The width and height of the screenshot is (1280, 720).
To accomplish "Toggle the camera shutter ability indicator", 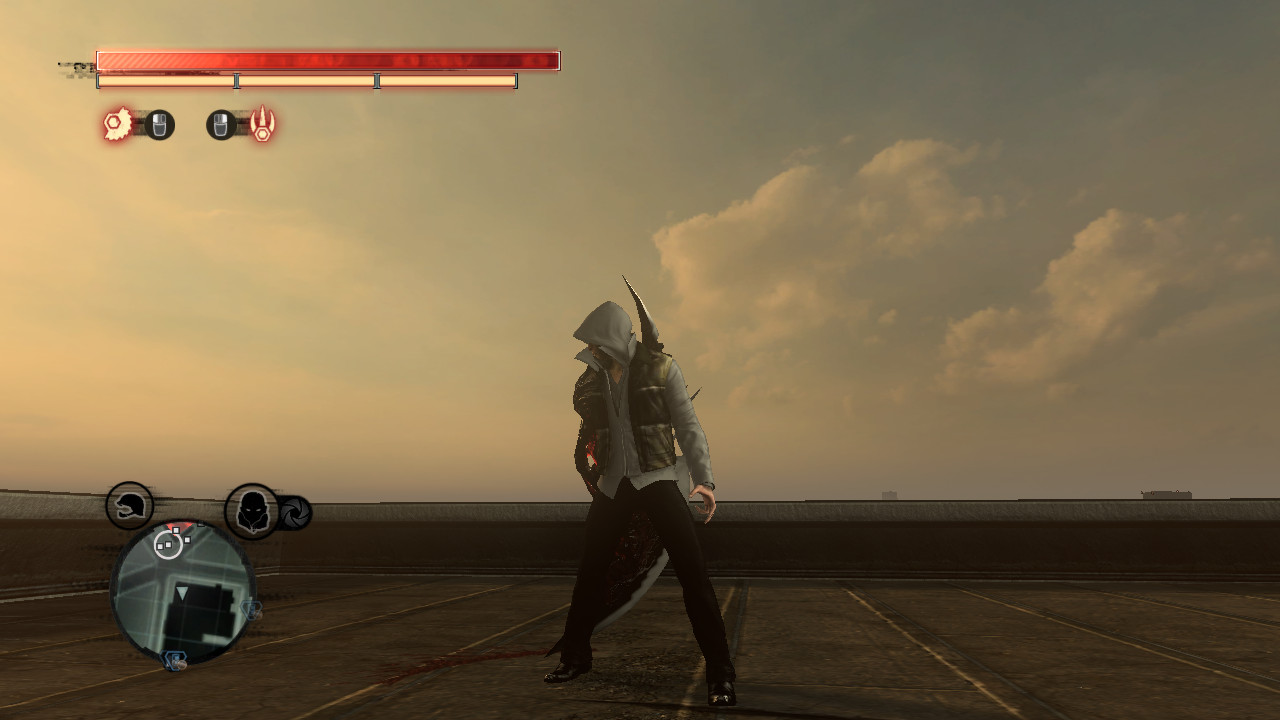I will coord(296,510).
